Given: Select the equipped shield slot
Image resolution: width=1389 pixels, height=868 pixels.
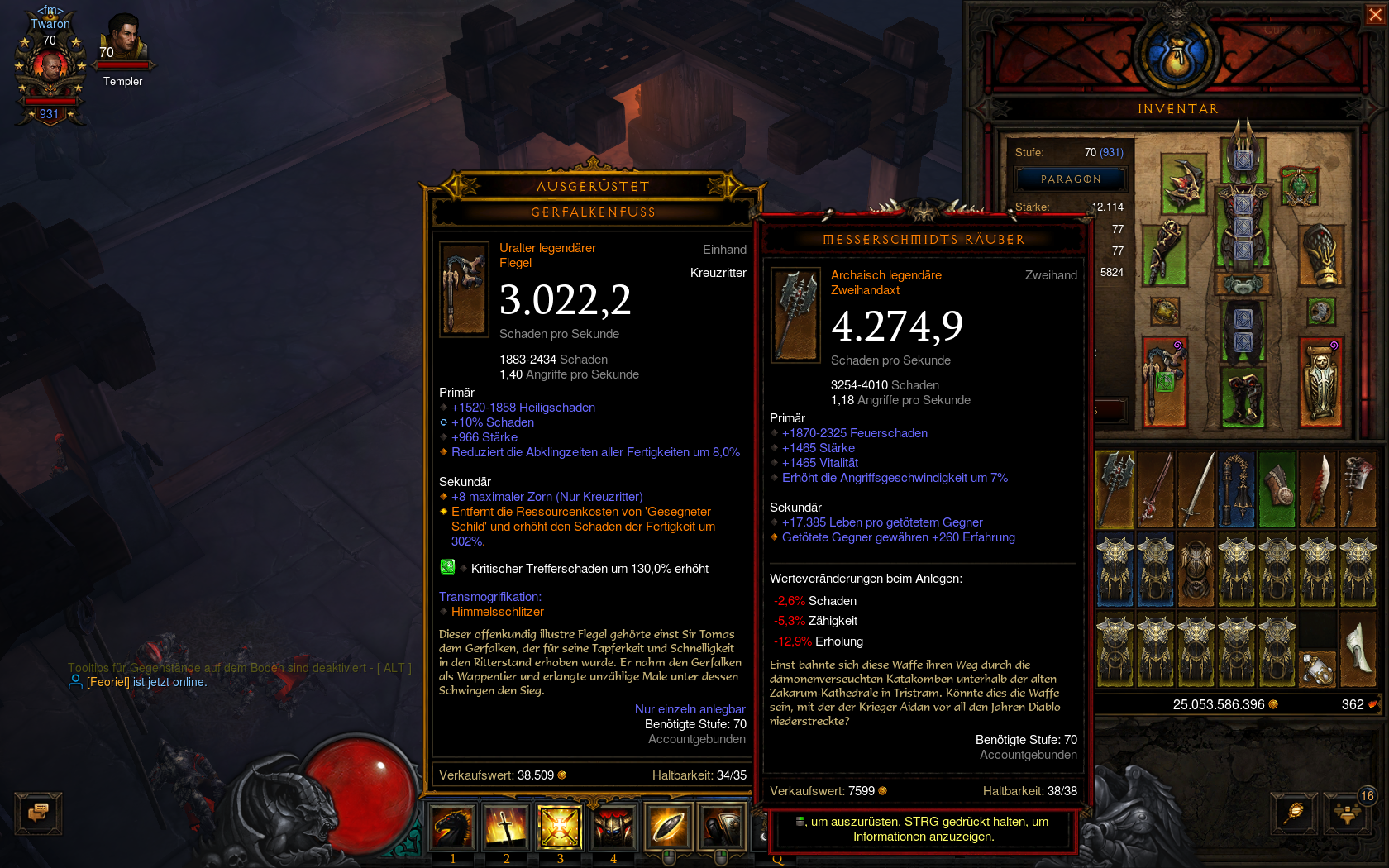Looking at the screenshot, I should 1320,382.
